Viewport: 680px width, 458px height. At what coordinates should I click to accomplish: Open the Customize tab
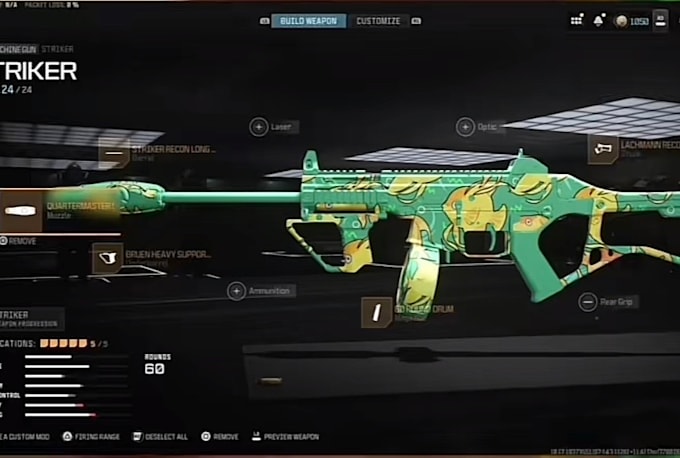pos(378,21)
